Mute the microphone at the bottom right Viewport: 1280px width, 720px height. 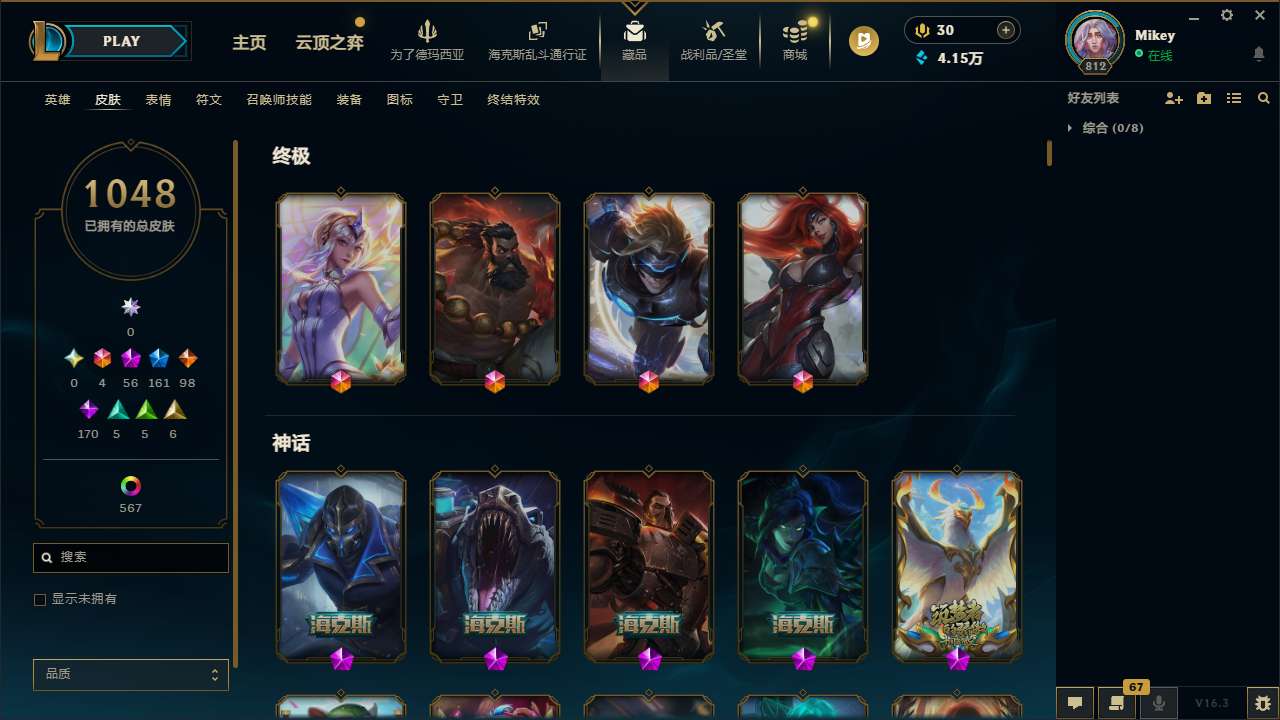click(x=1159, y=703)
